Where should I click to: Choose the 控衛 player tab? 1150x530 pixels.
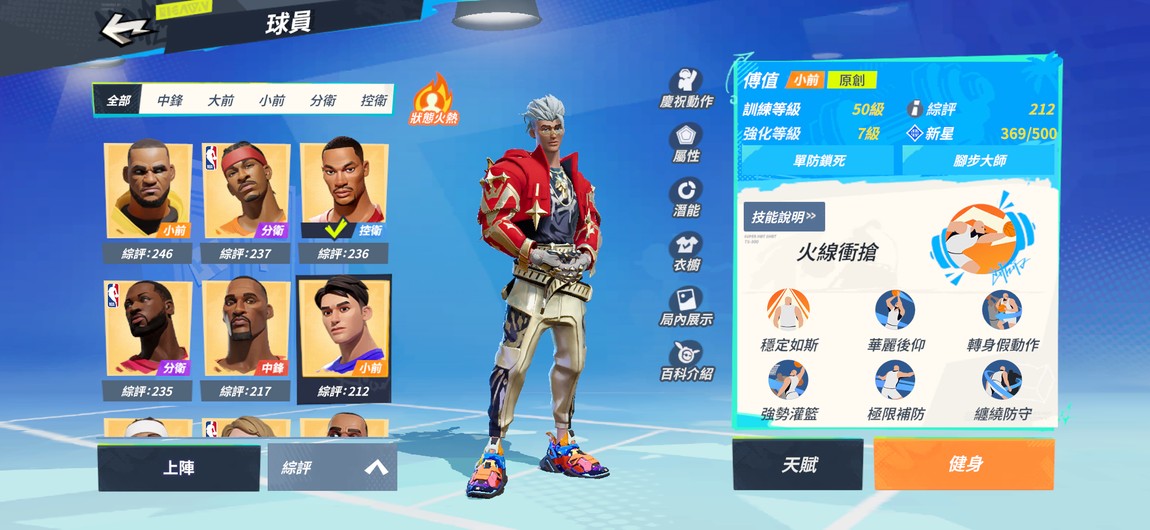[x=373, y=100]
